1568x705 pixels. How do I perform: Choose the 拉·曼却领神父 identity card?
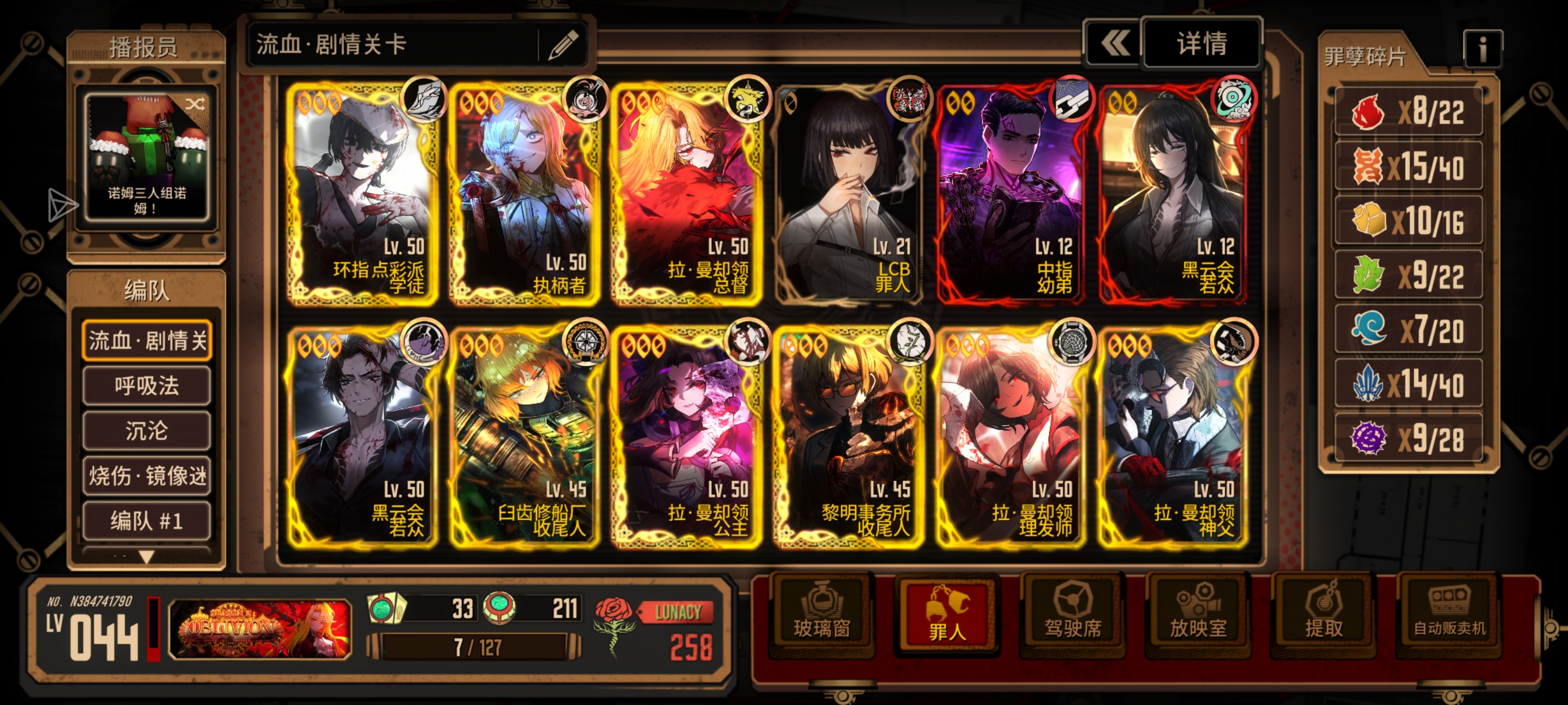(x=1173, y=437)
